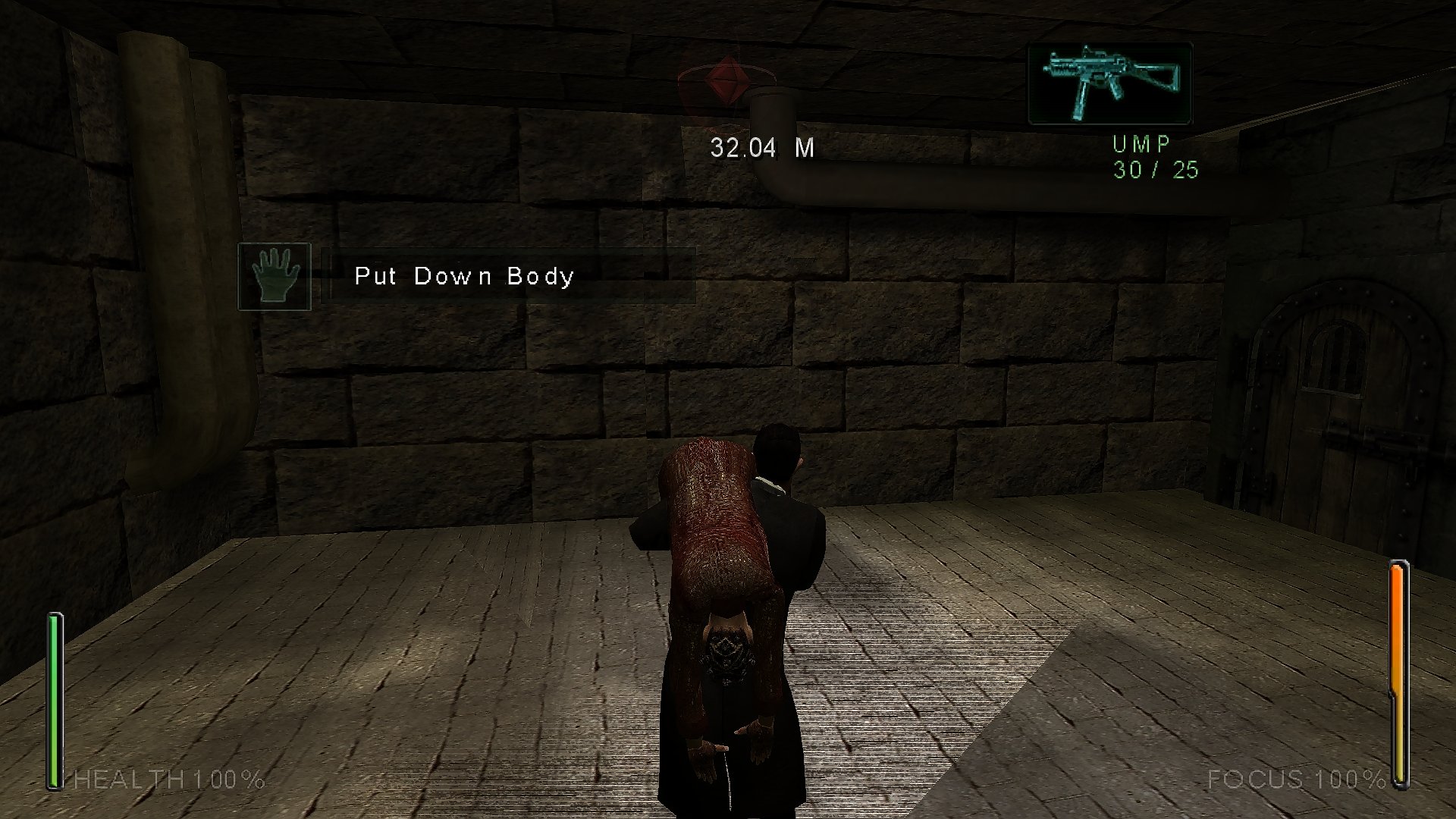Click the red objective waypoint marker
1456x819 pixels.
click(x=726, y=79)
